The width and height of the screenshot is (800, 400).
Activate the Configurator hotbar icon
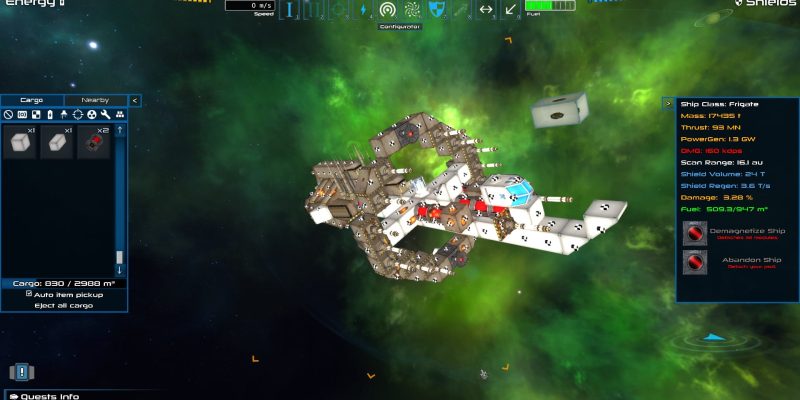click(x=387, y=10)
